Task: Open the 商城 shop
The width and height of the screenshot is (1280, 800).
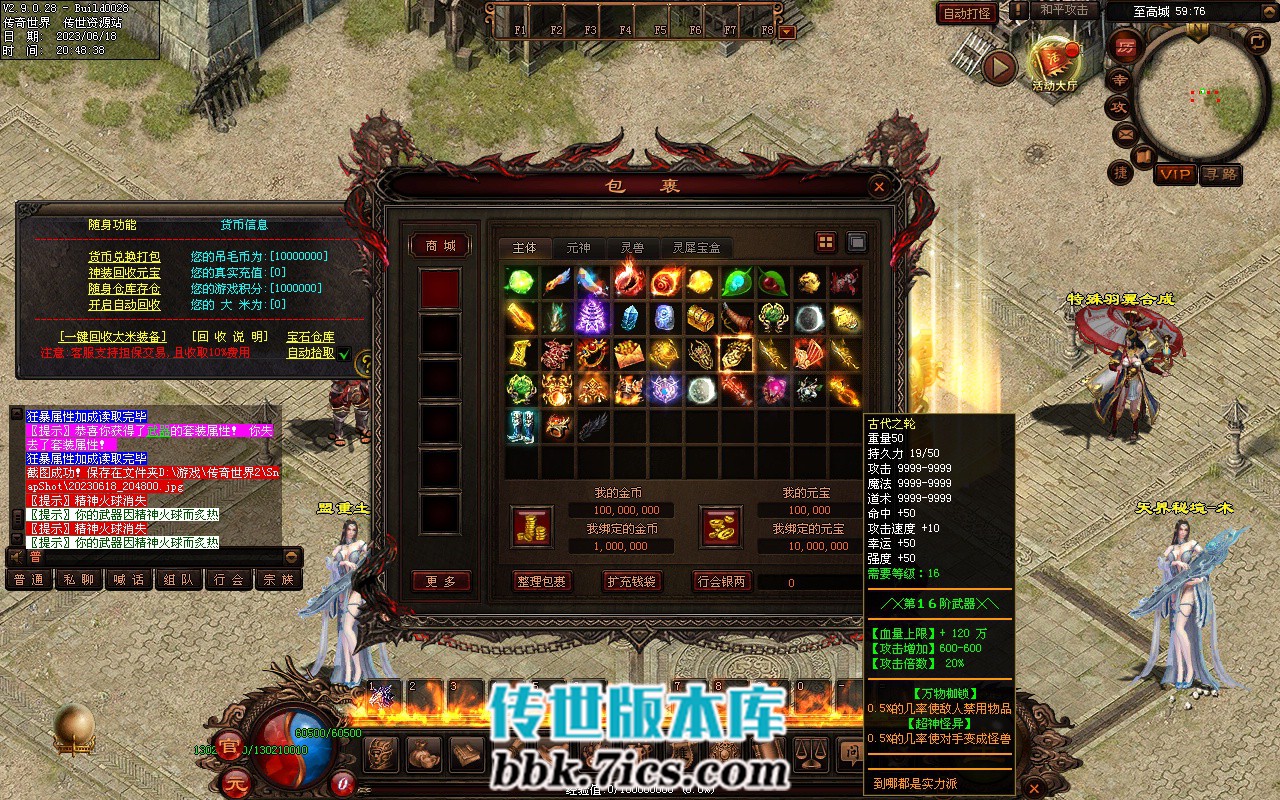Action: click(440, 246)
